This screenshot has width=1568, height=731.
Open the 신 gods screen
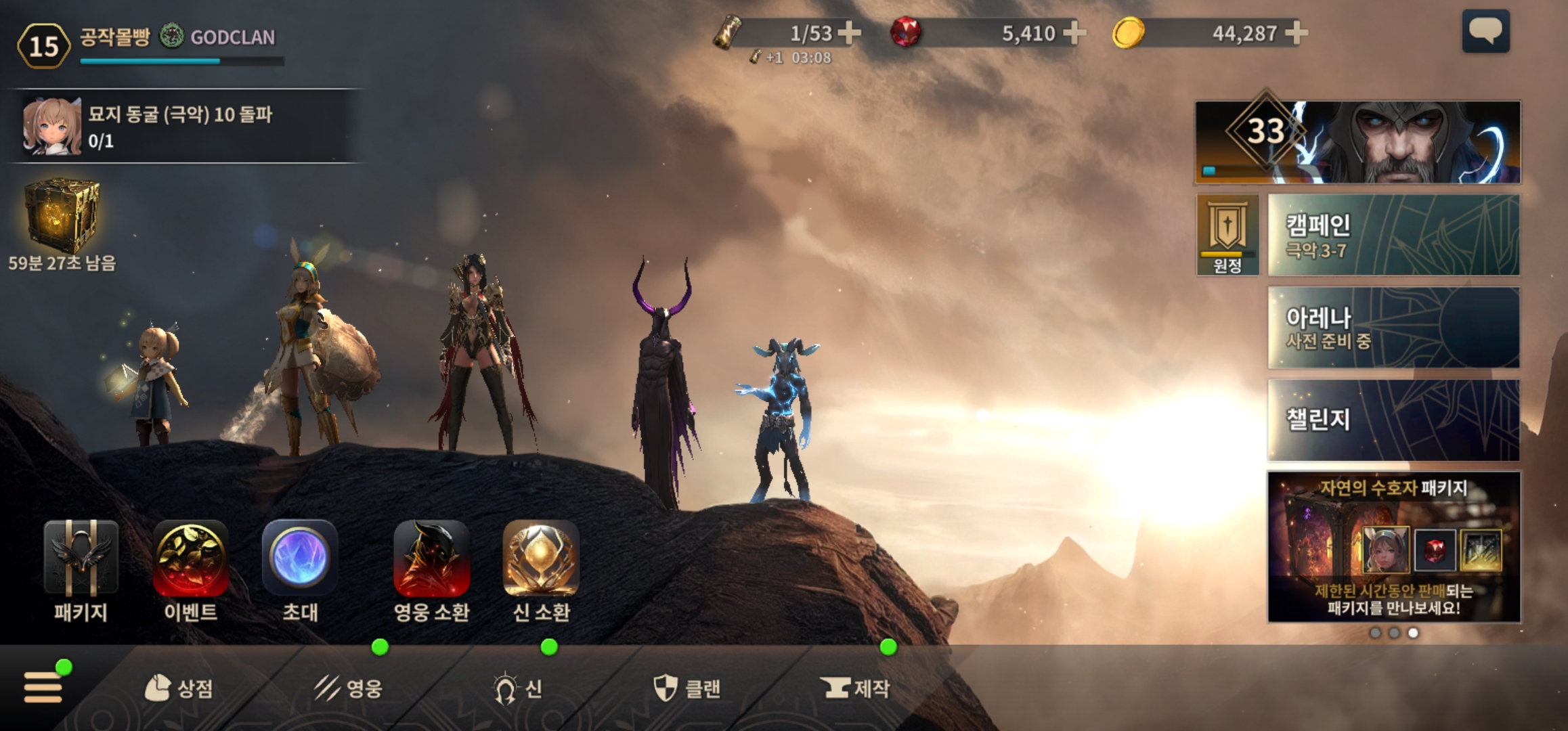coord(518,688)
